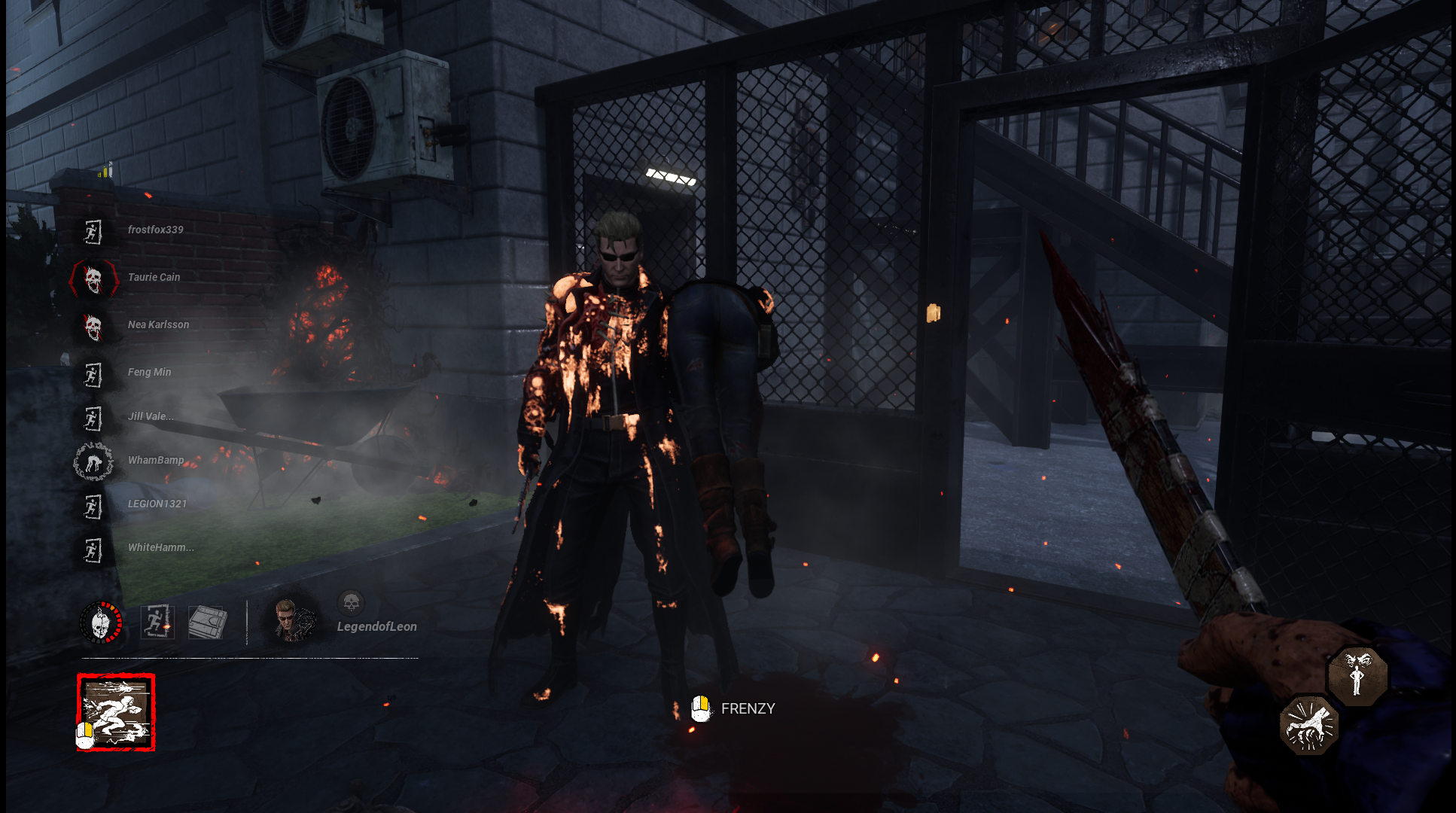Click the hatch status icon
This screenshot has width=1456, height=813.
click(x=207, y=623)
